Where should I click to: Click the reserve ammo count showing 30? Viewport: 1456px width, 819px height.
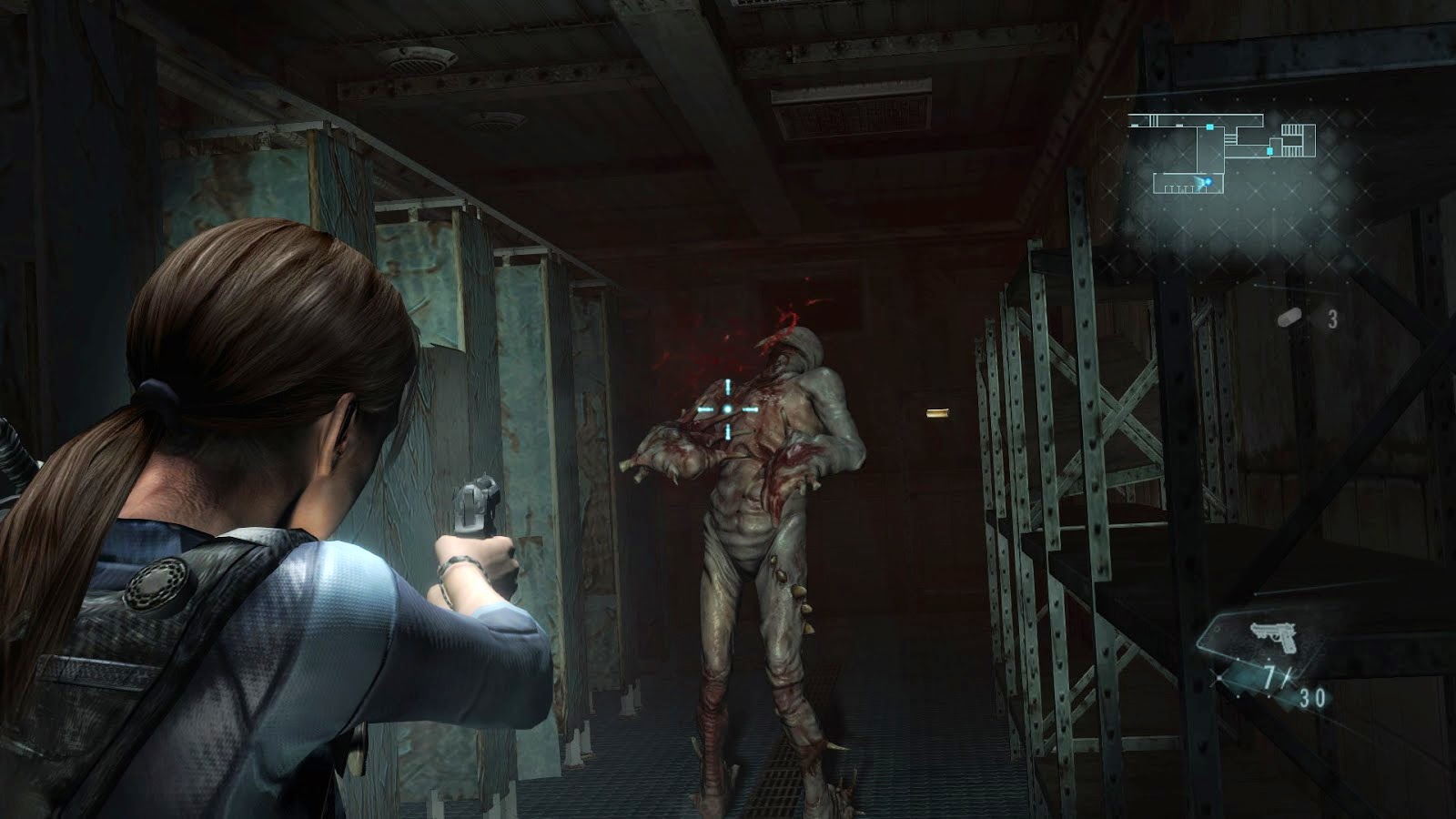[x=1312, y=697]
